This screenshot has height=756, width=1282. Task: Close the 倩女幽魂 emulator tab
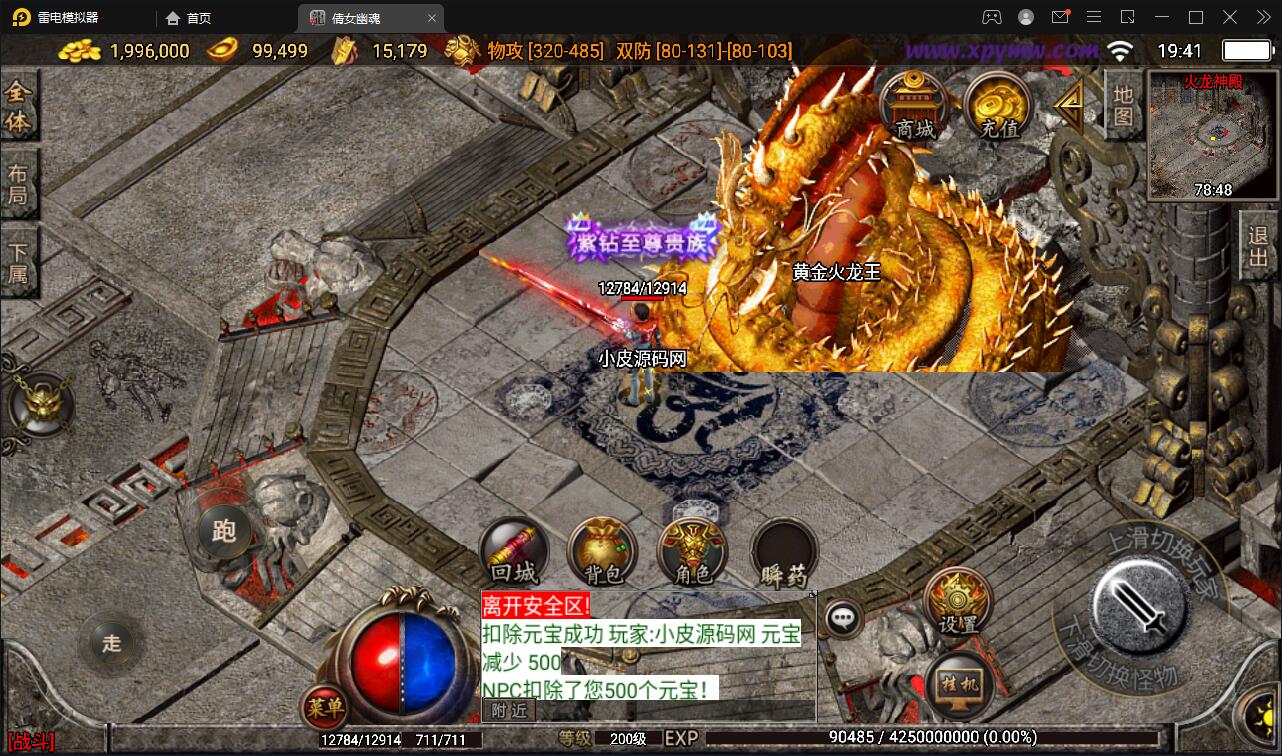pos(432,18)
